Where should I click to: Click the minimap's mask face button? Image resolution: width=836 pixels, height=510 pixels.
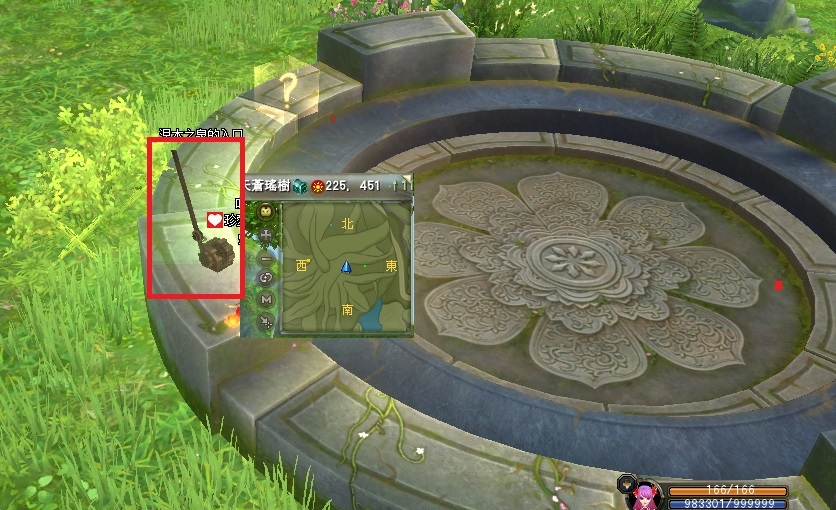(266, 212)
